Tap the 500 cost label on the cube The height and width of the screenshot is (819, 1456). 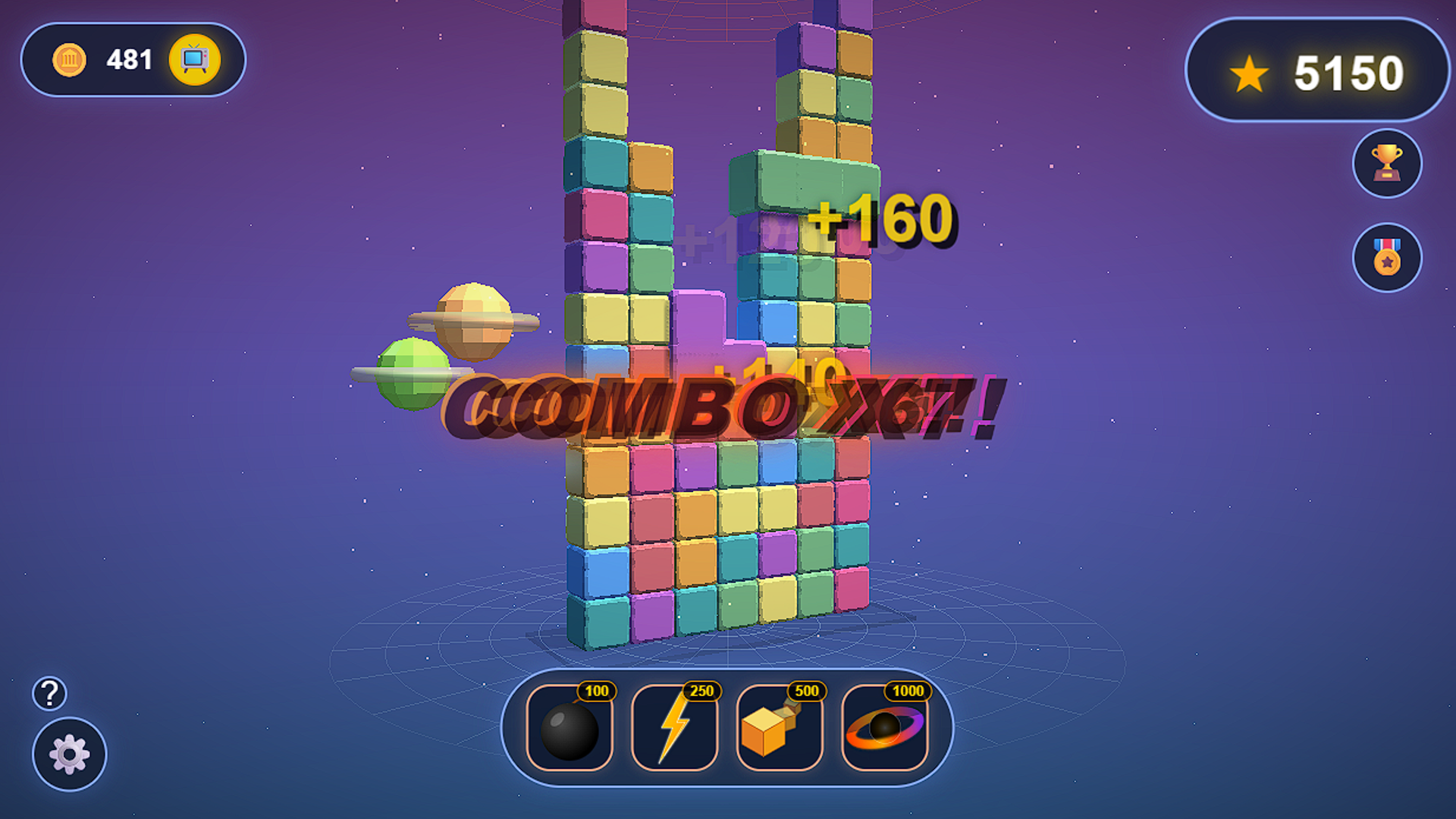pos(806,692)
